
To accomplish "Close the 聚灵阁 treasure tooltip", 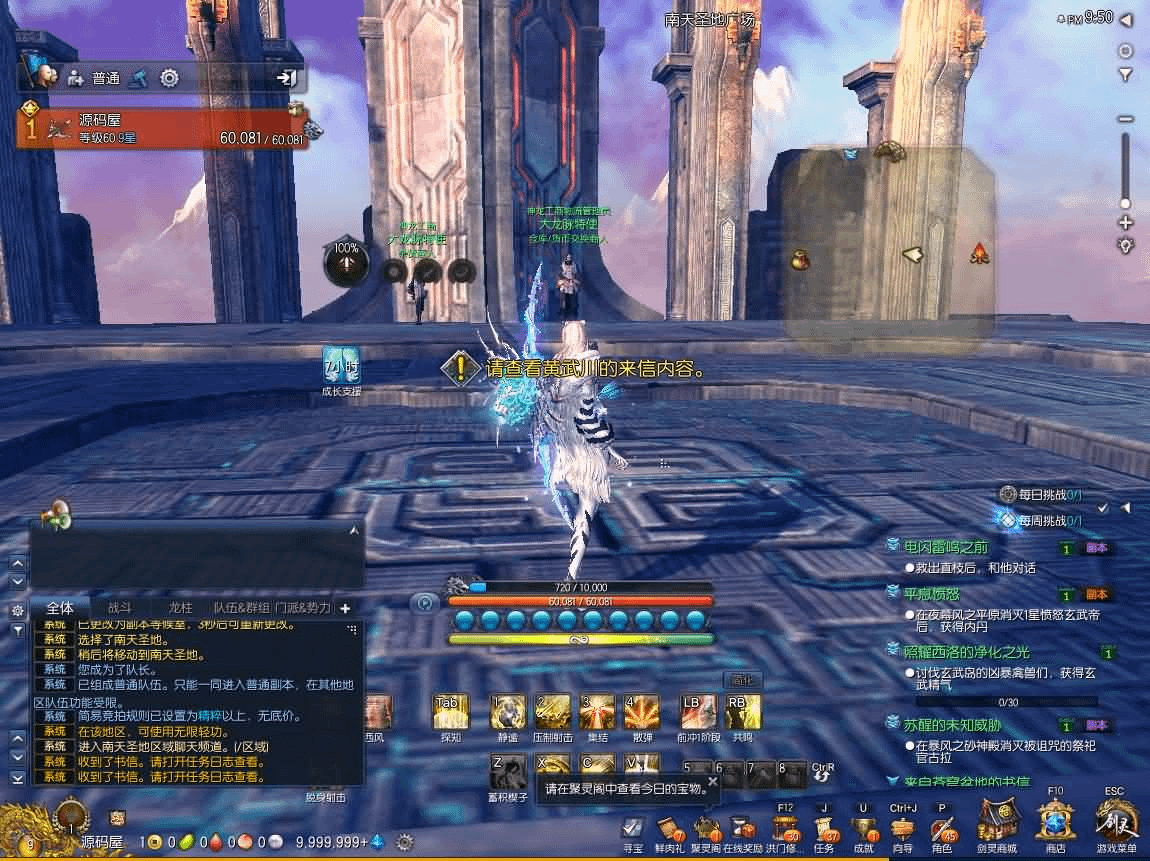I will [x=713, y=781].
